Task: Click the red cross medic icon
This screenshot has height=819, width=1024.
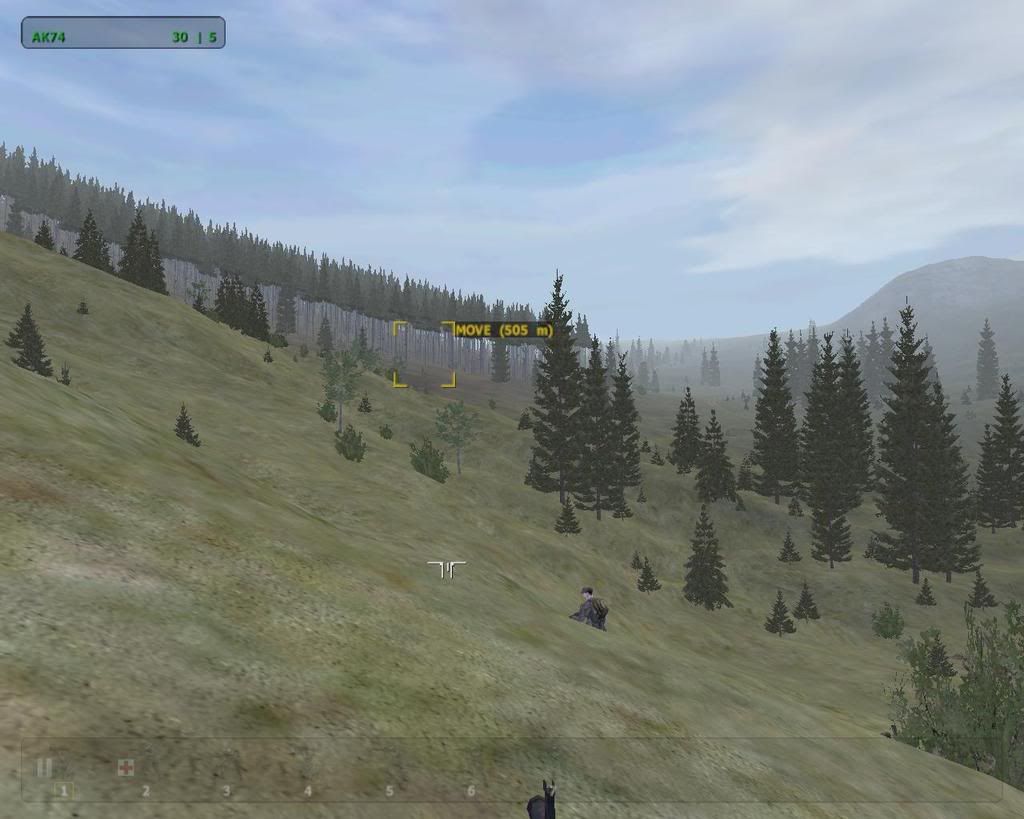Action: coord(126,768)
